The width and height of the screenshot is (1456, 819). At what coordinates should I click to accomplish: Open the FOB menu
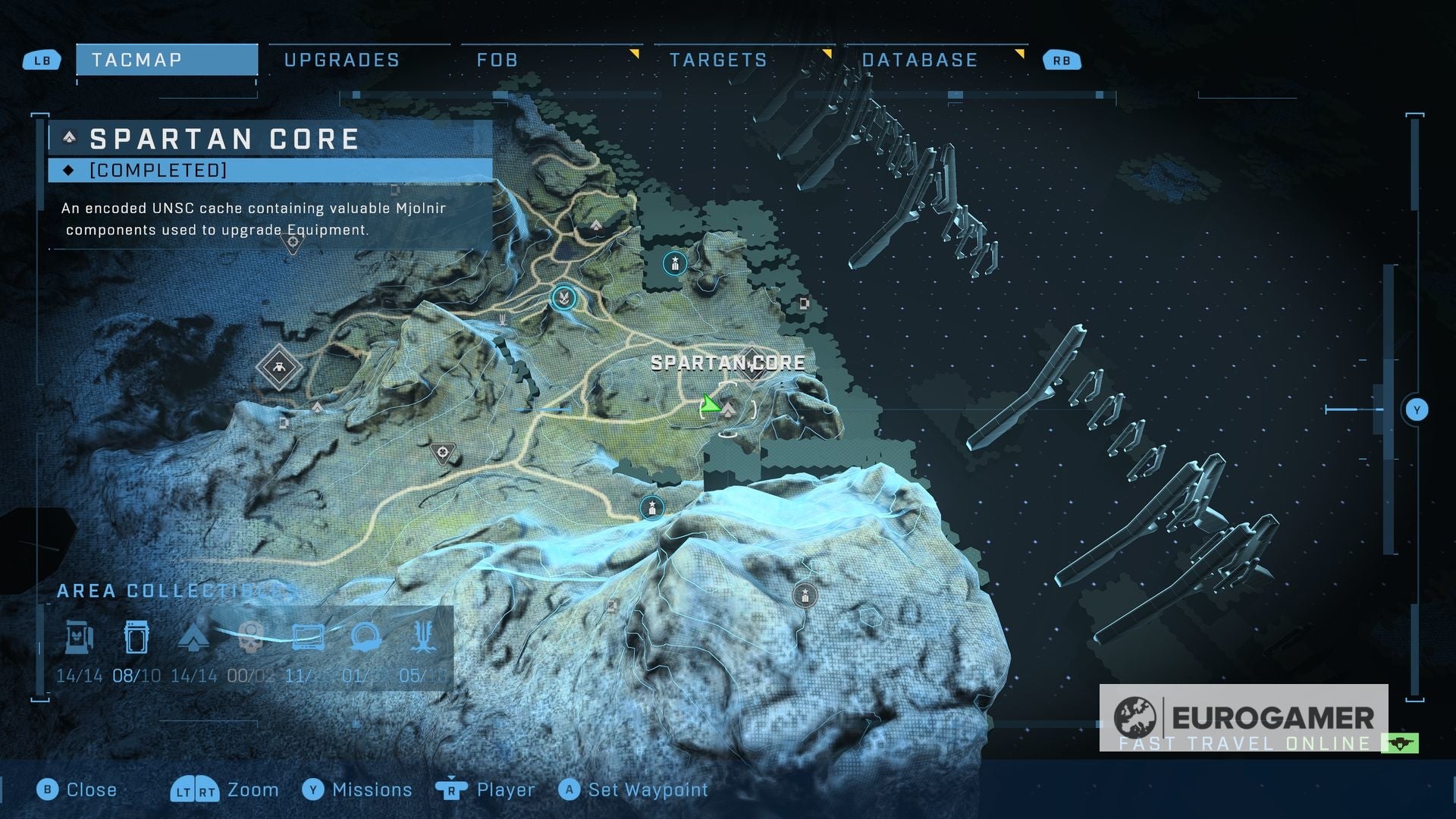click(497, 59)
